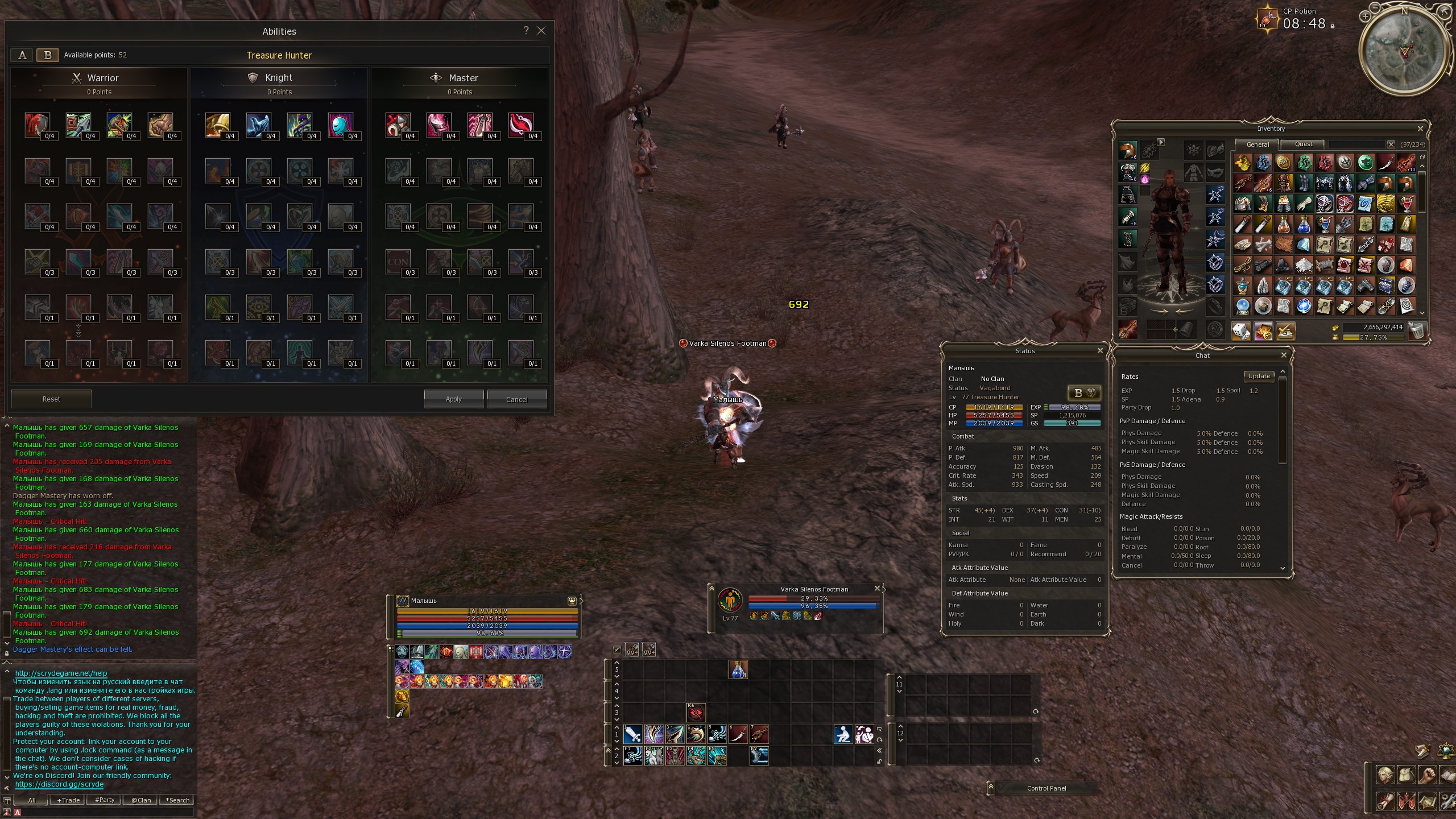Image resolution: width=1456 pixels, height=819 pixels.
Task: Open Abilities help question mark
Action: pos(526,31)
